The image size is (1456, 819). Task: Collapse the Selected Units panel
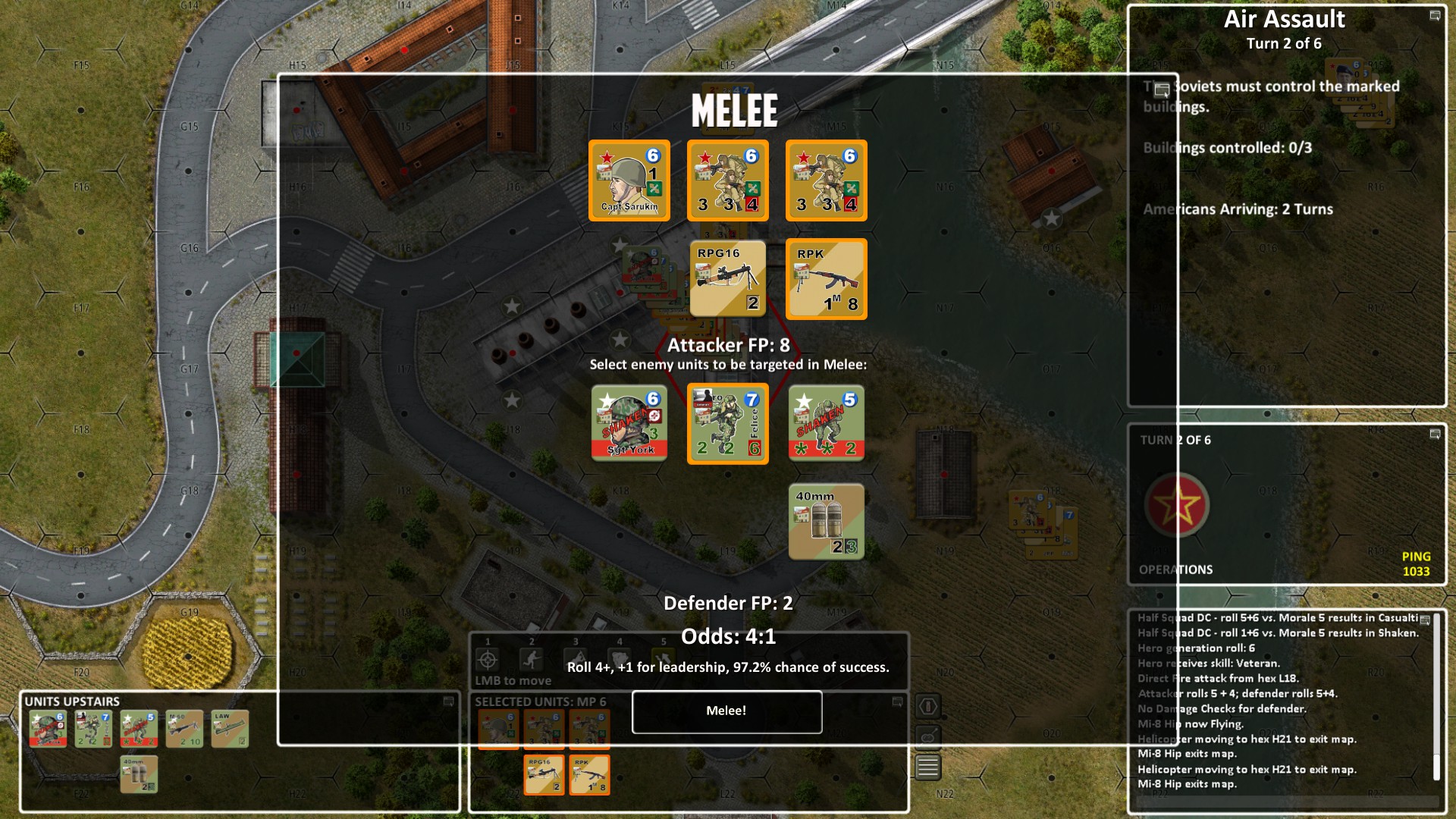(x=897, y=701)
